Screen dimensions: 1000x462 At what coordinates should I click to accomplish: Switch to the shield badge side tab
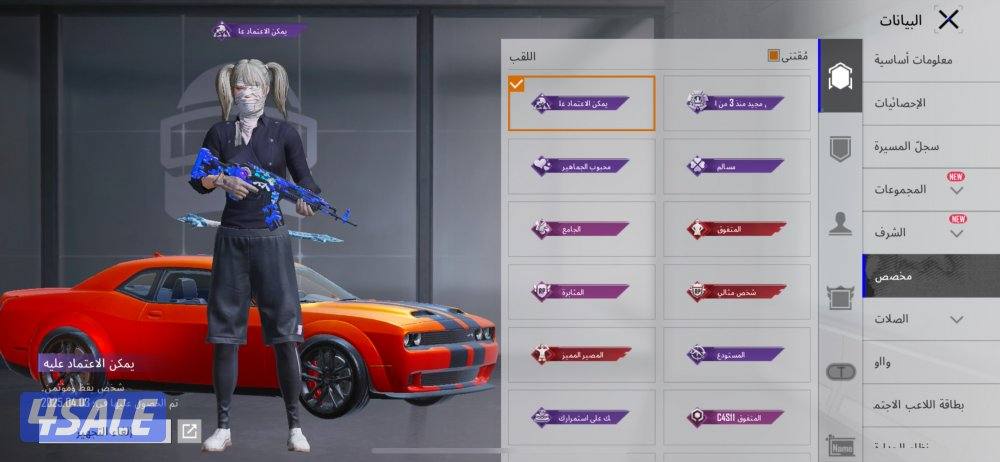click(x=840, y=150)
